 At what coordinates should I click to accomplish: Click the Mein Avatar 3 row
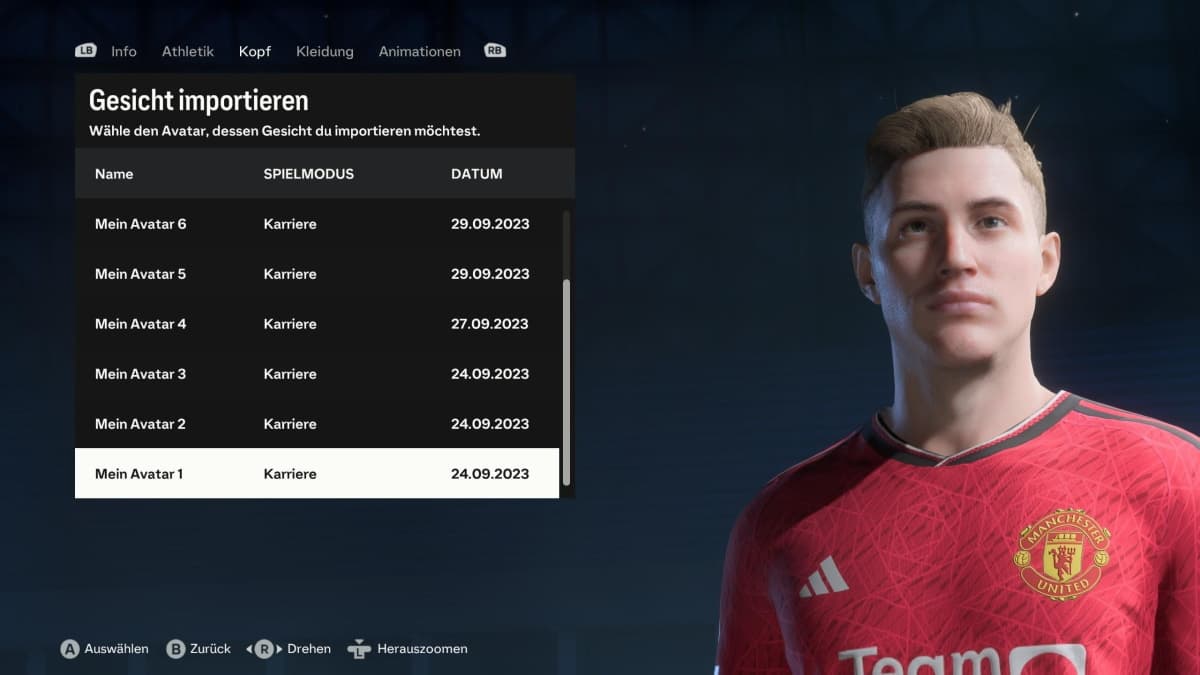[316, 374]
